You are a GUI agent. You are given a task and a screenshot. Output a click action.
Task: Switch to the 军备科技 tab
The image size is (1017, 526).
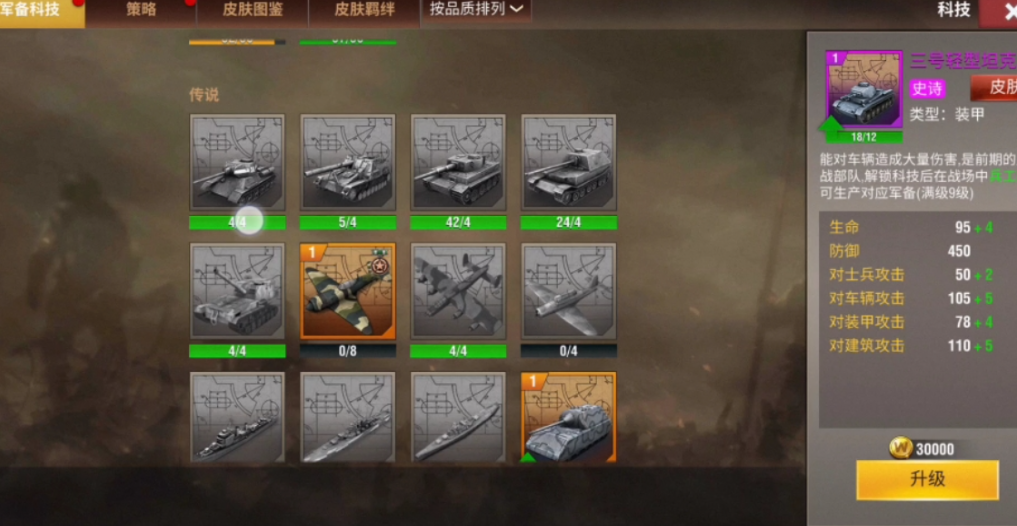click(x=38, y=11)
